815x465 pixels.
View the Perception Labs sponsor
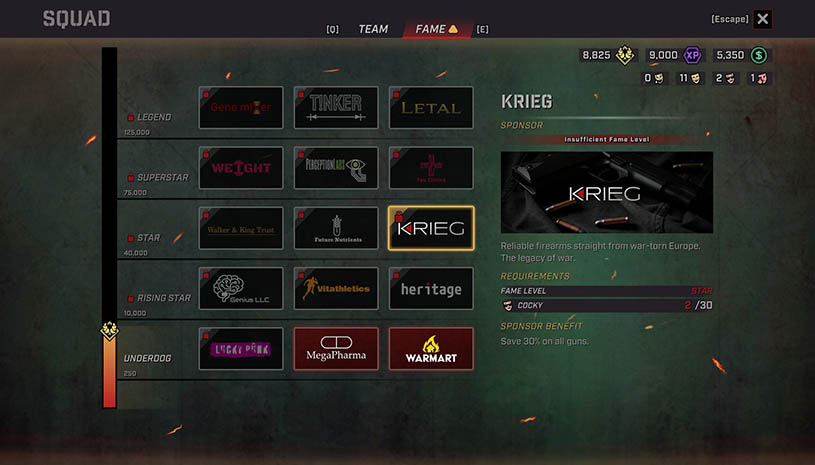pos(336,168)
